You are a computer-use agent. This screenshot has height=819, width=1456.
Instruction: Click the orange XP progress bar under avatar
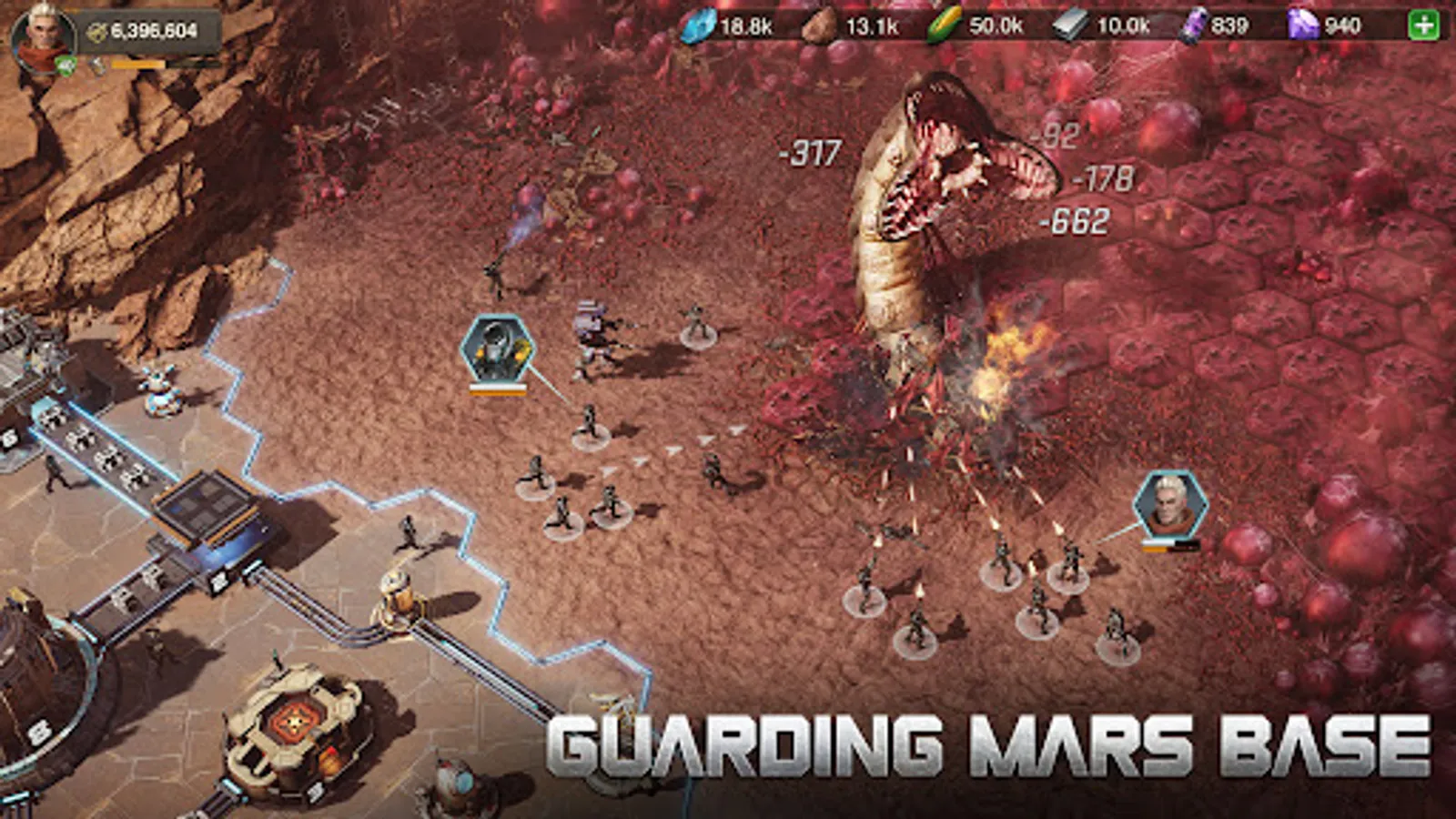coord(138,65)
